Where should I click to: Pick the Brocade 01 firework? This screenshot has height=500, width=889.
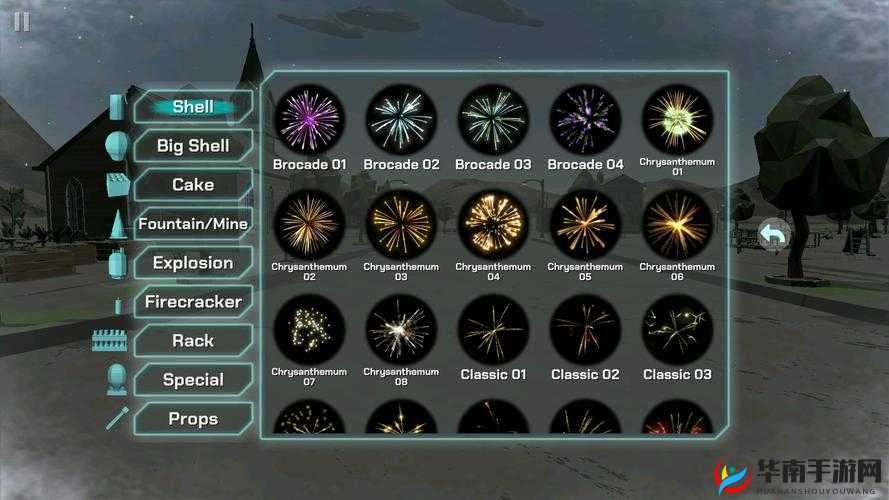[309, 119]
